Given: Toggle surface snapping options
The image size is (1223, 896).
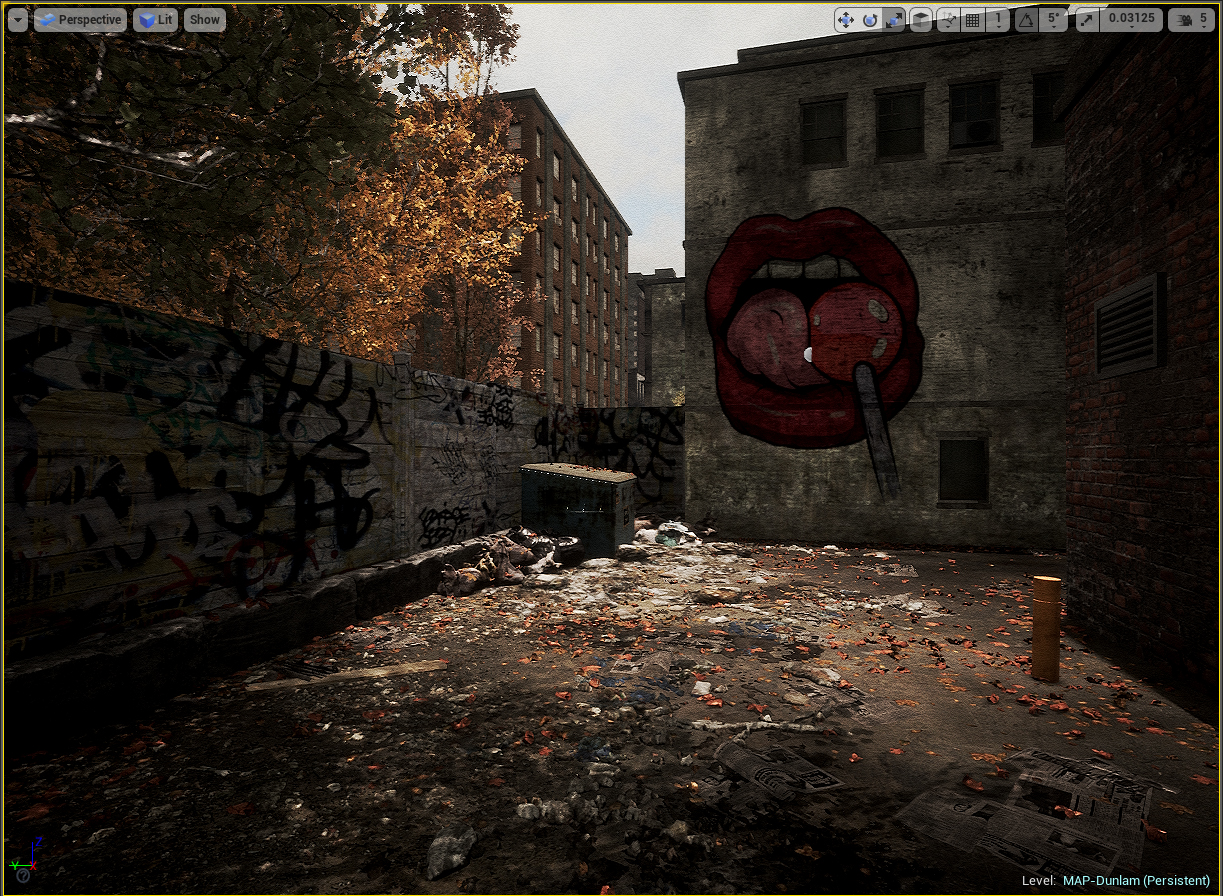Looking at the screenshot, I should click(948, 20).
